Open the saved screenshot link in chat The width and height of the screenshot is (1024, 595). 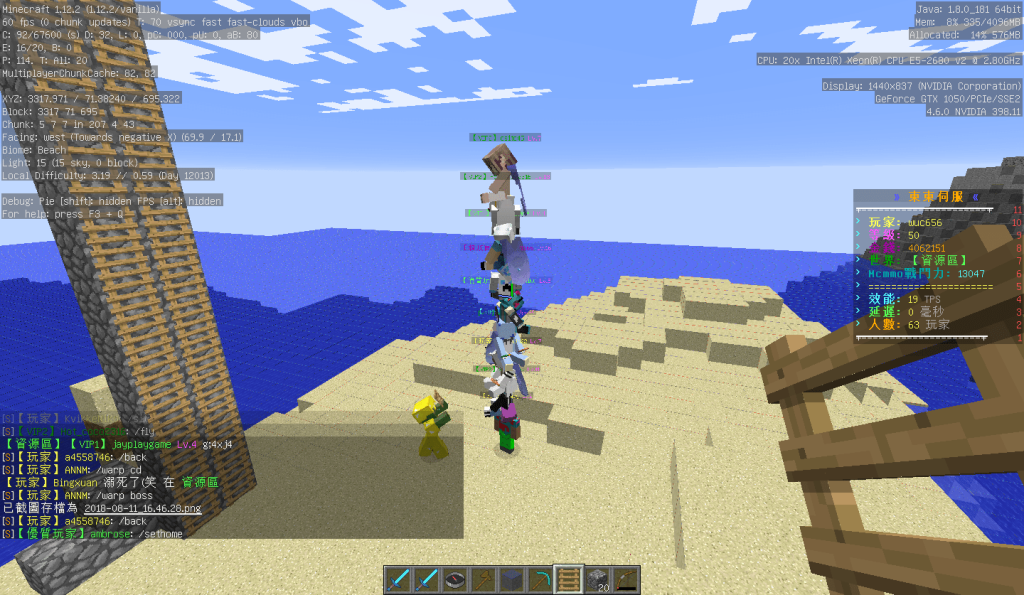coord(142,508)
